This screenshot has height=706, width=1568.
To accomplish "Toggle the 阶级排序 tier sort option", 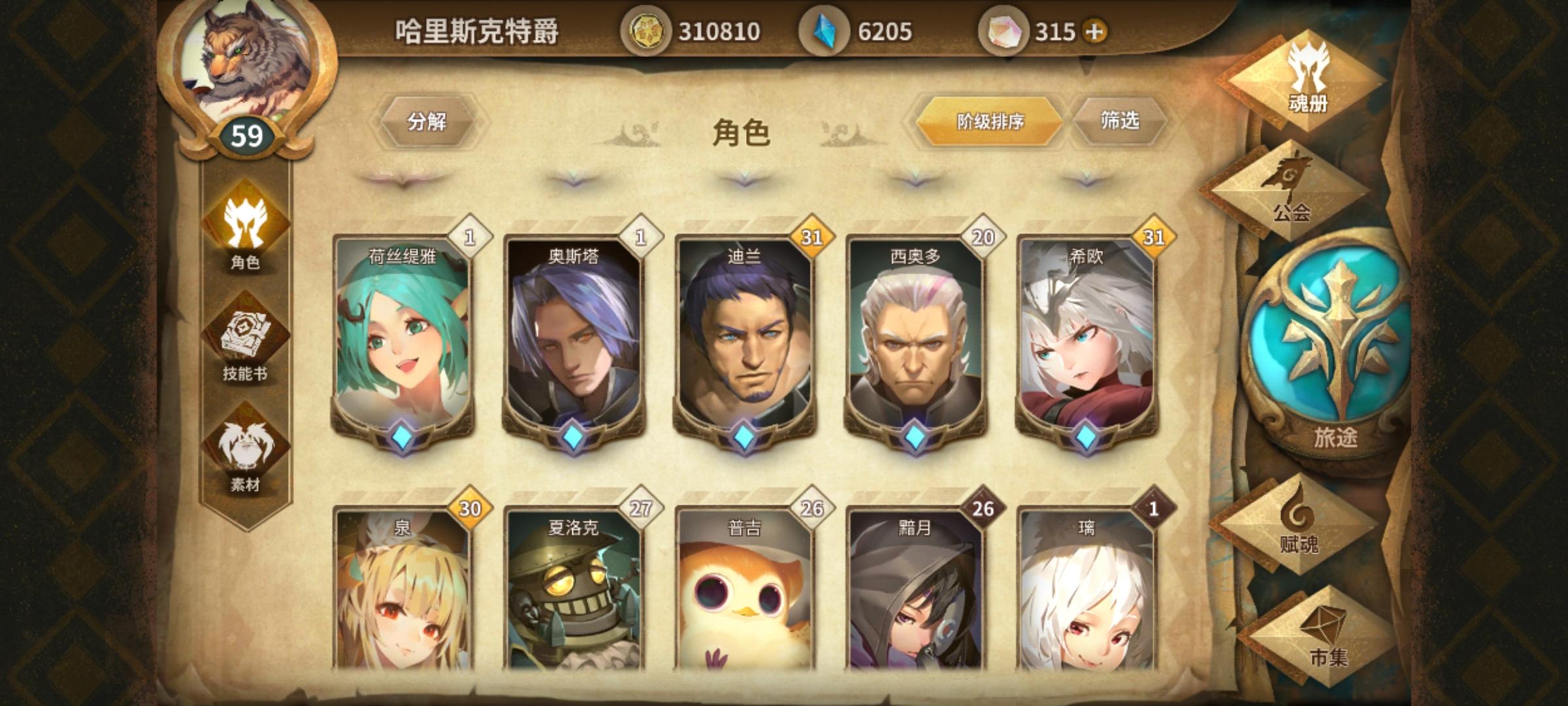I will (x=990, y=123).
